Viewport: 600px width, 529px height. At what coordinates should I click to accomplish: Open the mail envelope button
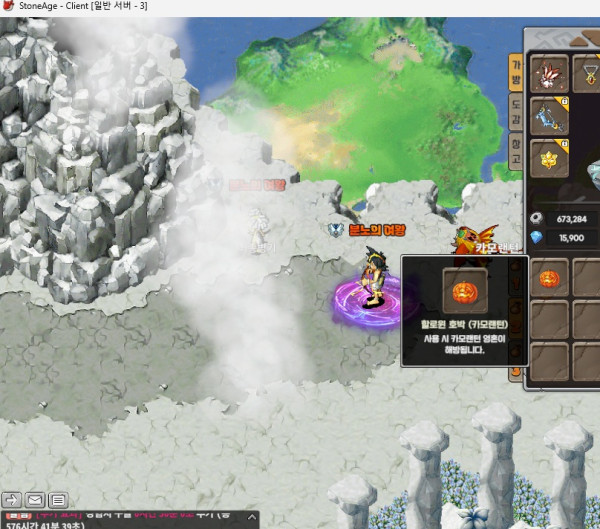[35, 499]
